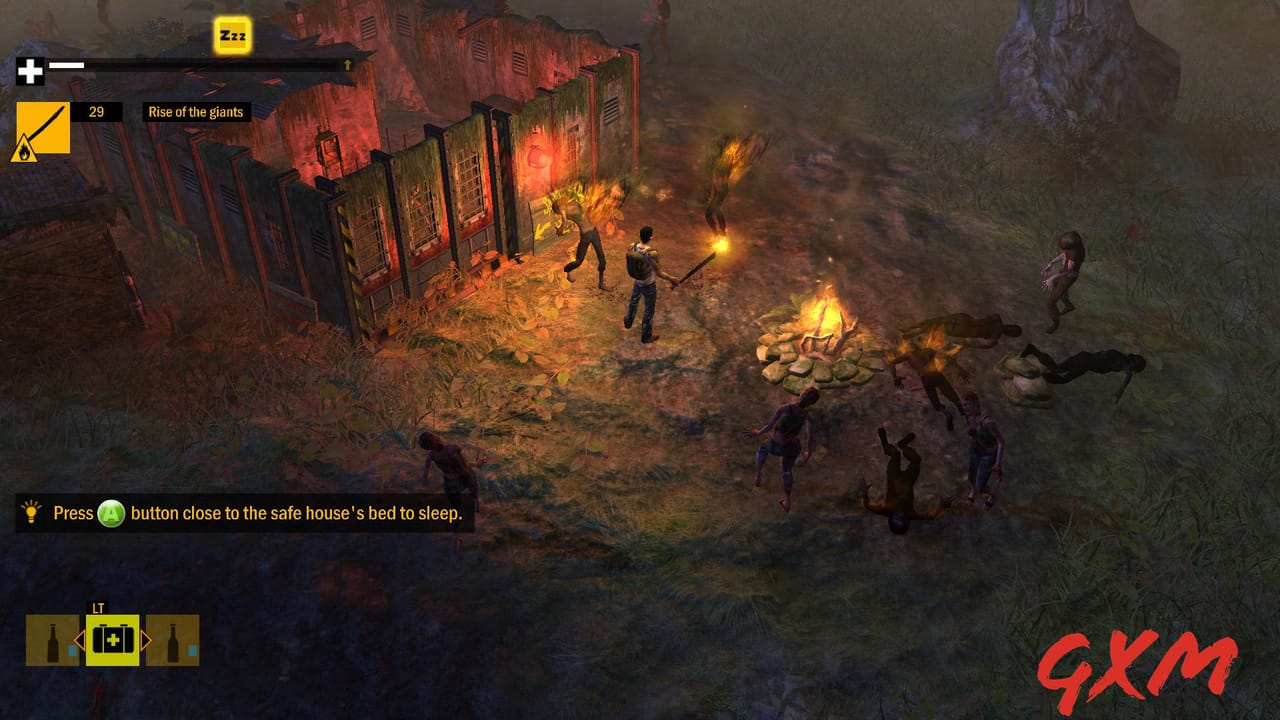Screen dimensions: 1280x720
Task: Open the Rise of the giants quest entry
Action: (196, 113)
